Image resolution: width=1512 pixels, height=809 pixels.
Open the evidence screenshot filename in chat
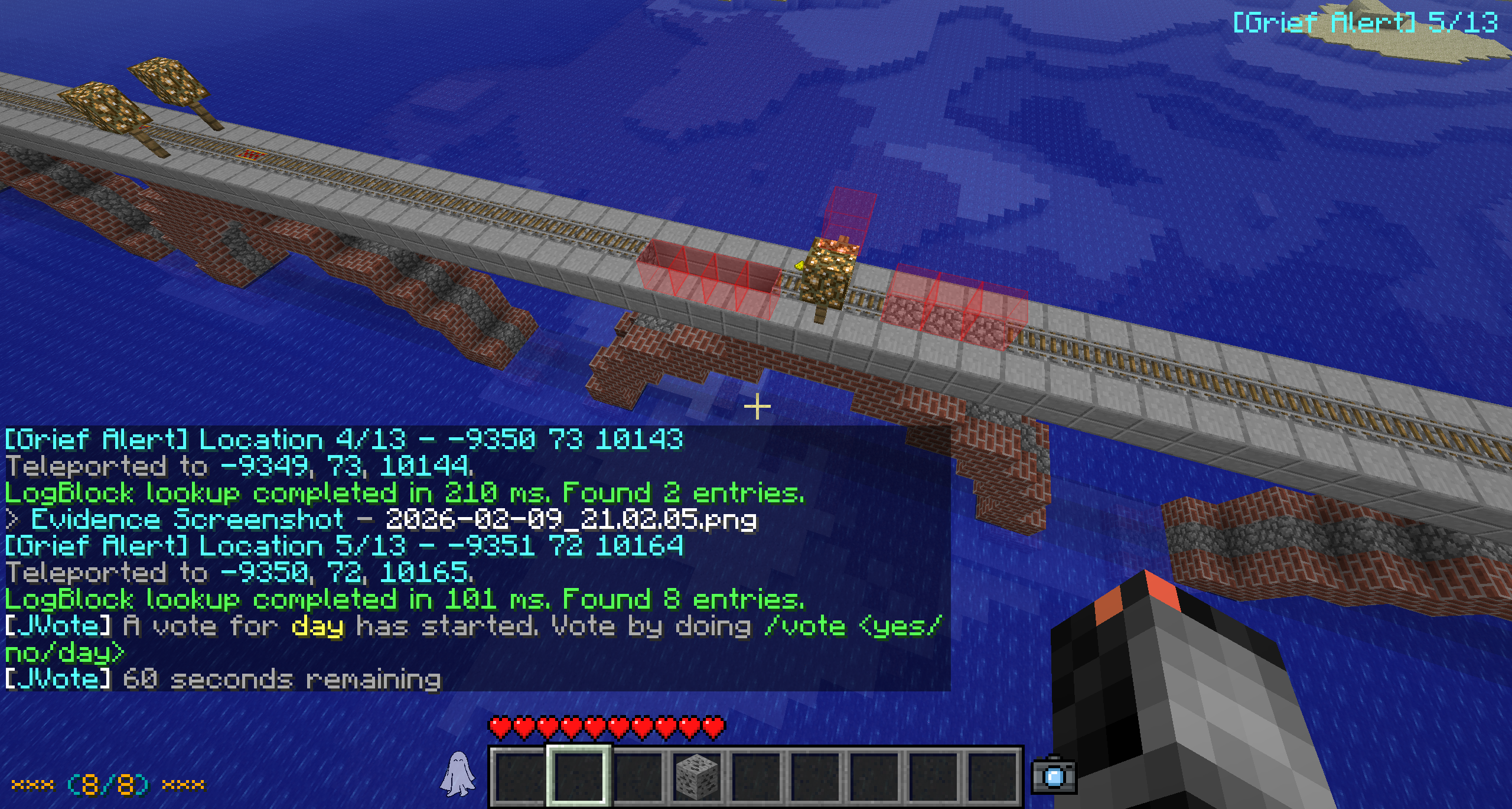[571, 520]
